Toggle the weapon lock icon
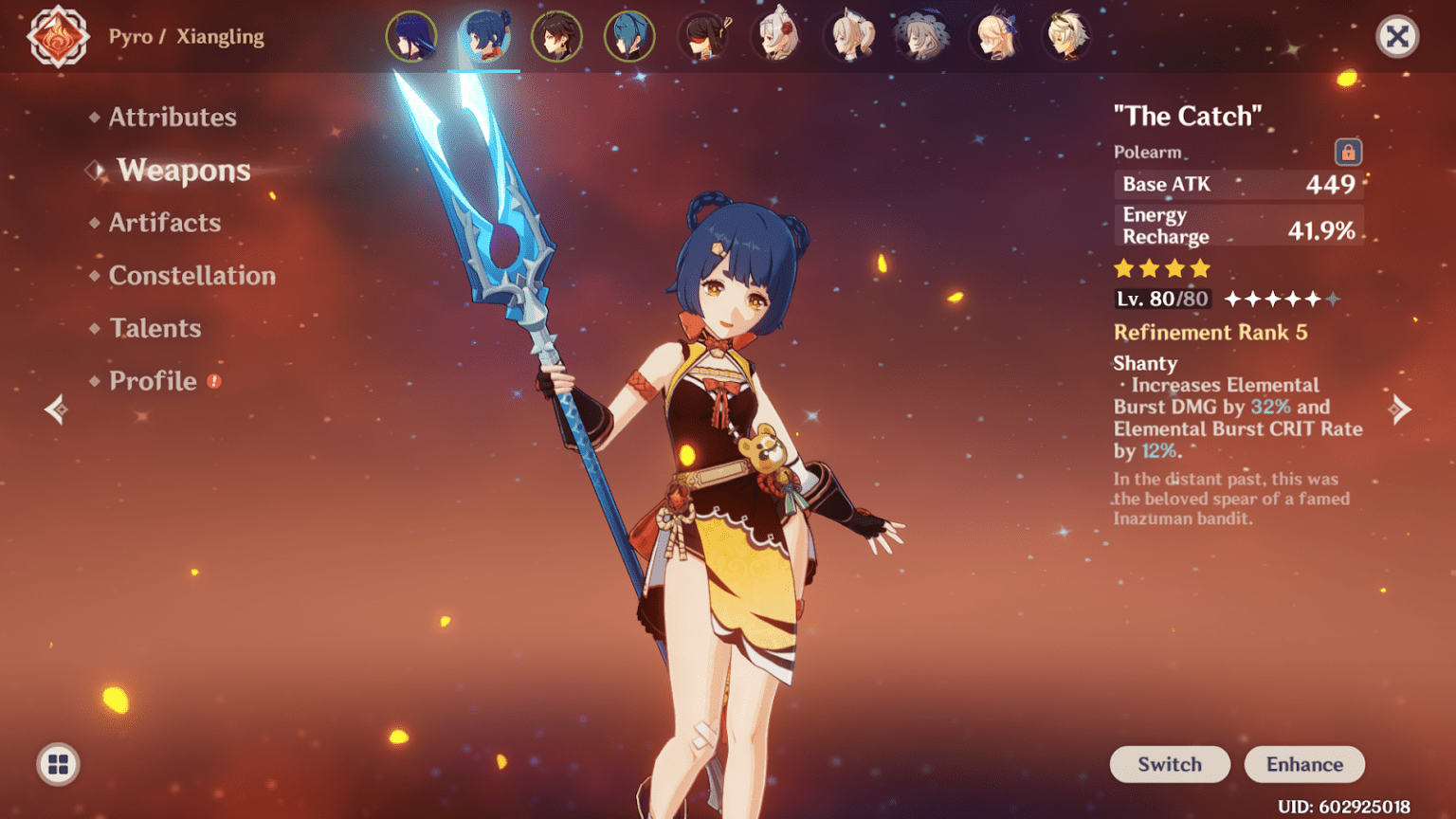 [1348, 152]
